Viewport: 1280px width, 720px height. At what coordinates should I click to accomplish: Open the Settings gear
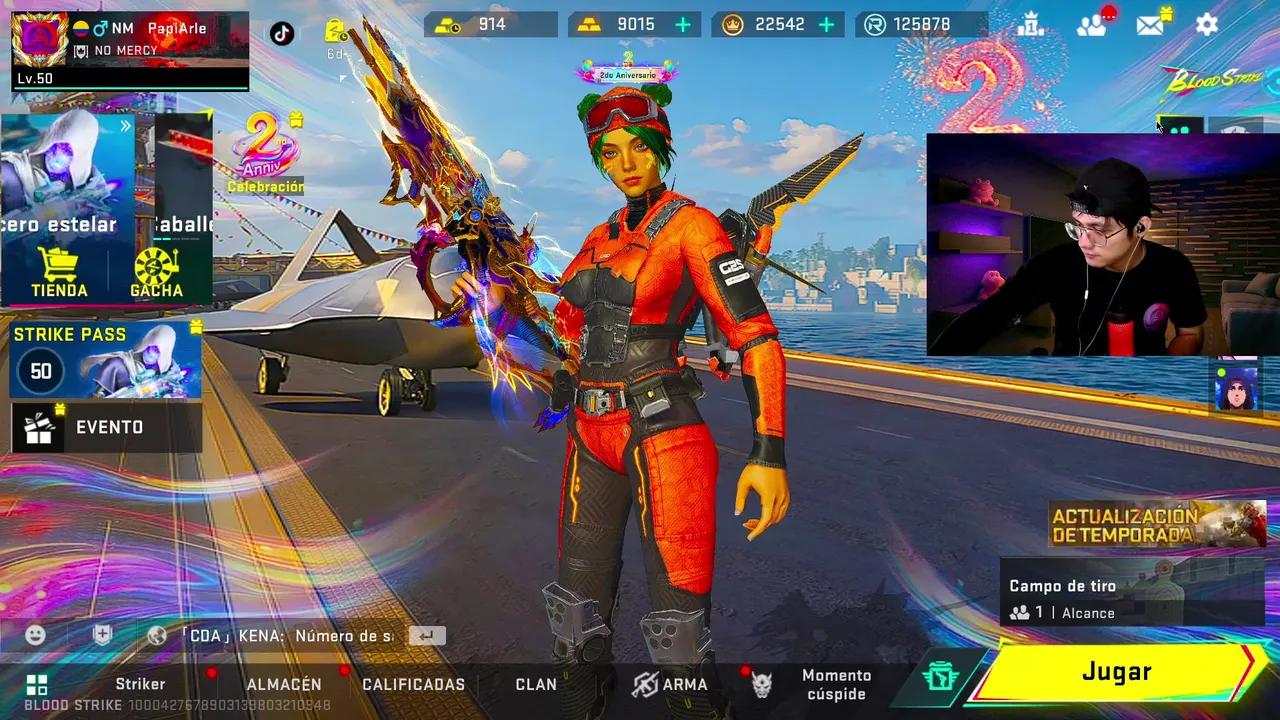coord(1208,25)
